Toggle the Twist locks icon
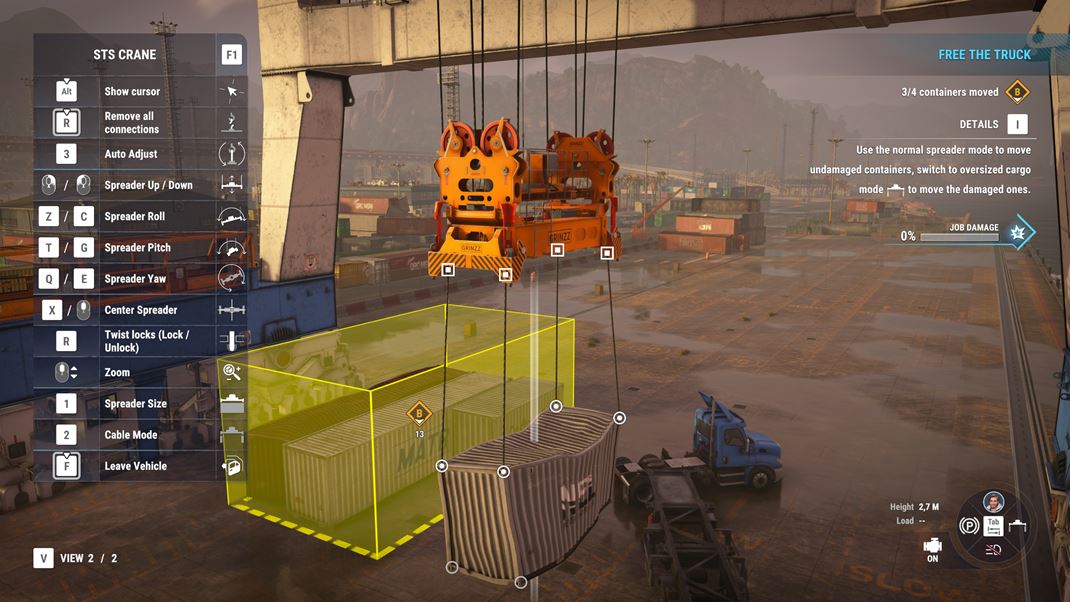The height and width of the screenshot is (602, 1070). click(232, 341)
